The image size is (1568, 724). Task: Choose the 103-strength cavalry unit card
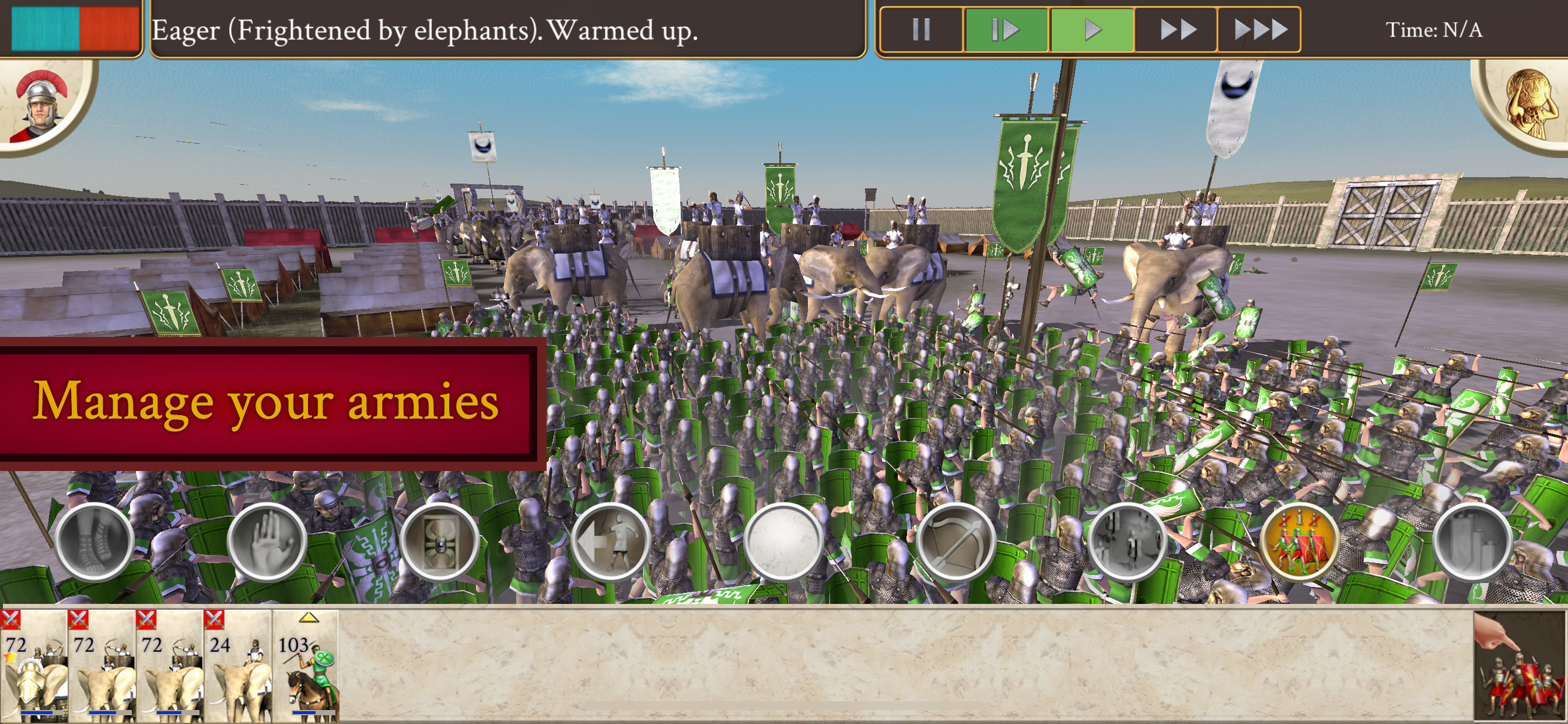(x=306, y=666)
